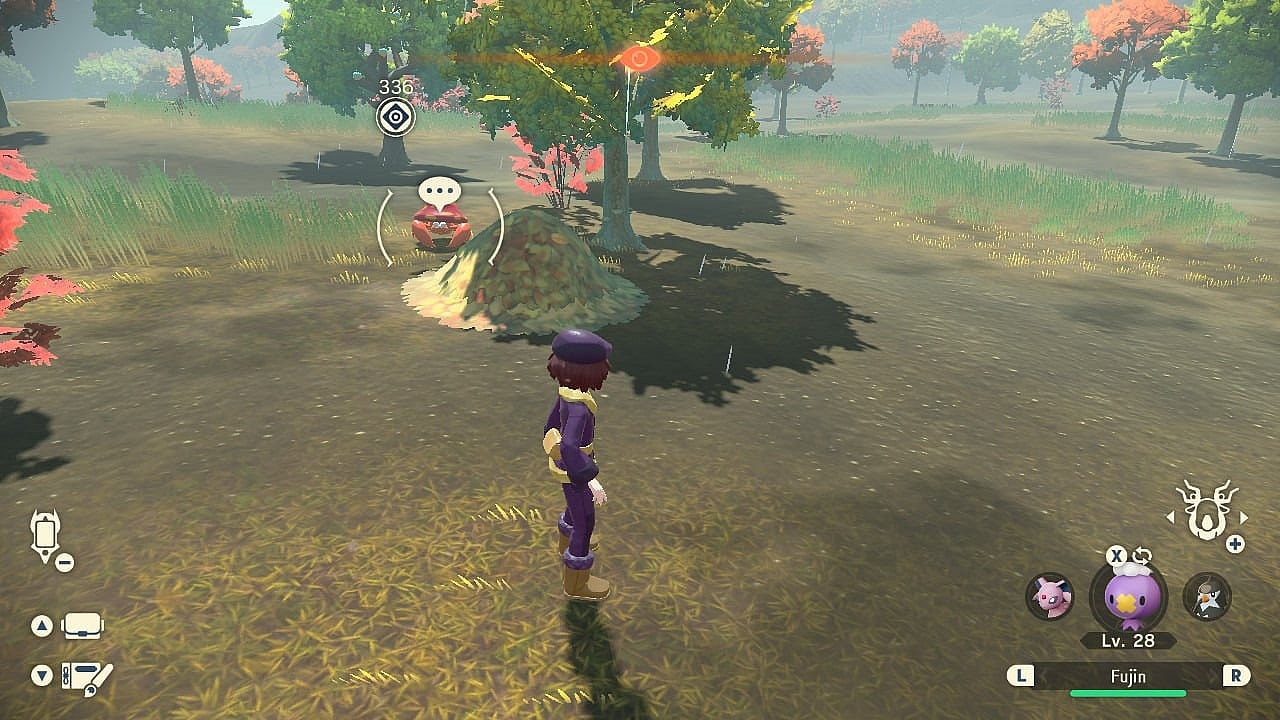Click the right arrow beside the Wyrdeer icon
The width and height of the screenshot is (1280, 720).
coord(1244,517)
